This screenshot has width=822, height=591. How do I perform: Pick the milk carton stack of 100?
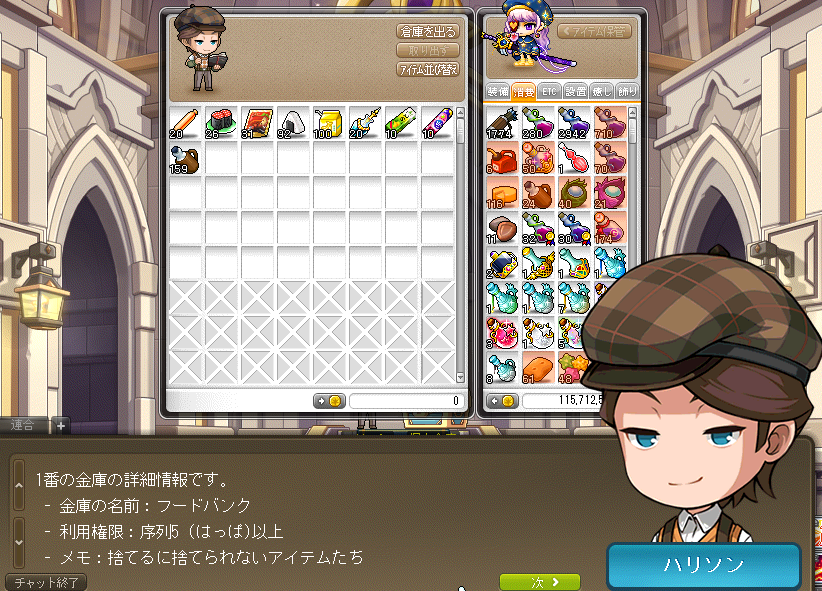[x=328, y=123]
